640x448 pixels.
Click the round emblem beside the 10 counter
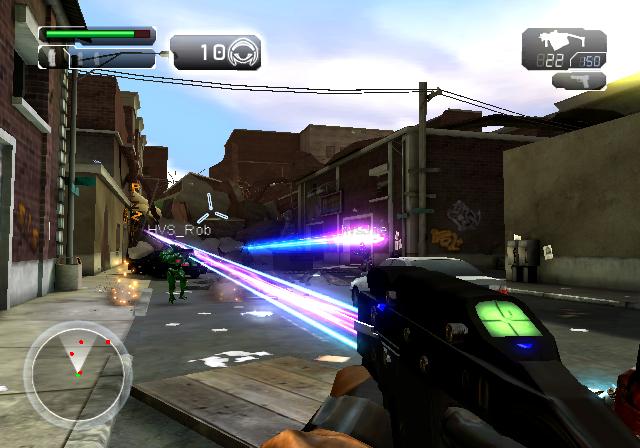point(245,51)
